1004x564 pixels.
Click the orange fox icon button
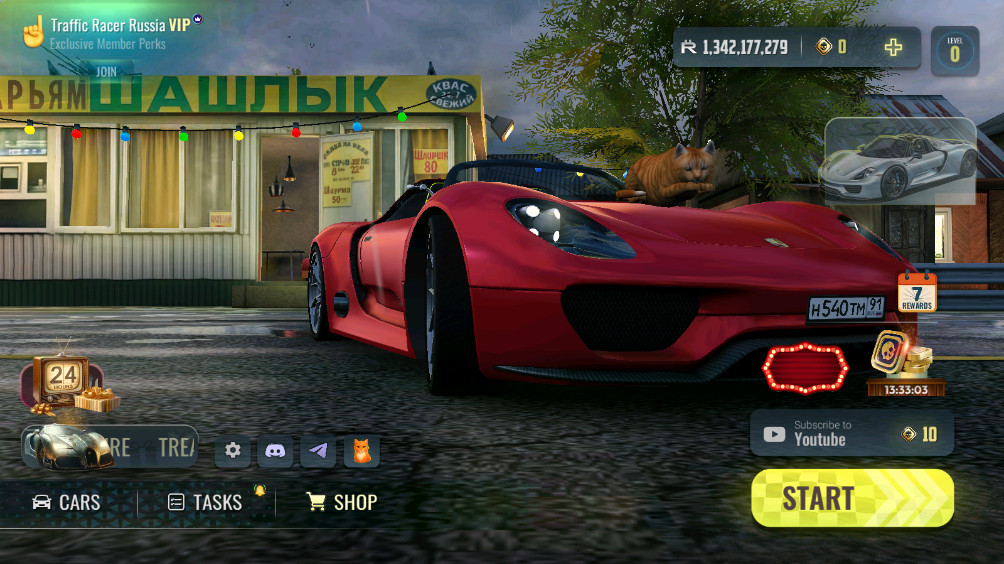(361, 451)
